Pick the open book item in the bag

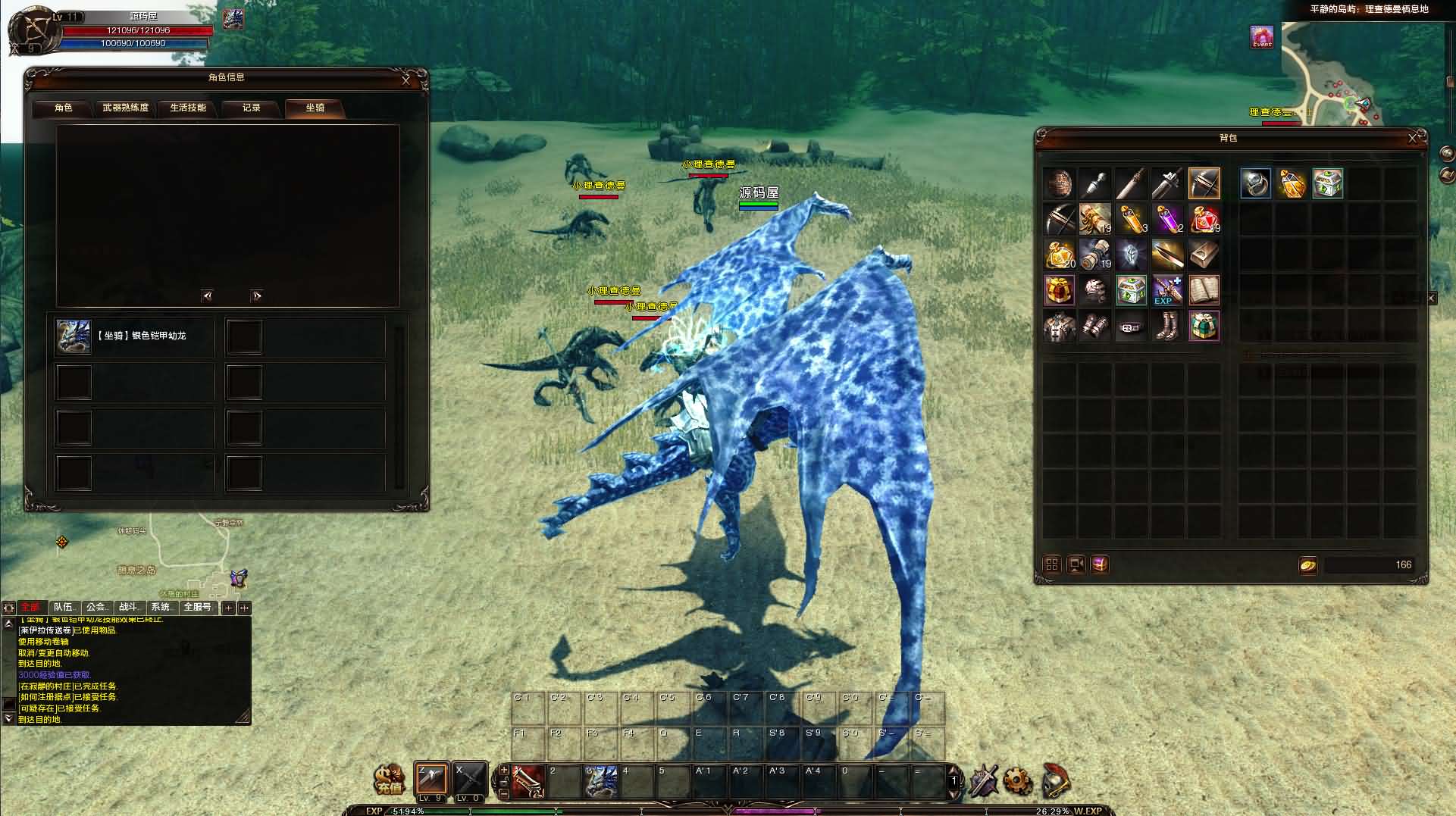pyautogui.click(x=1204, y=290)
